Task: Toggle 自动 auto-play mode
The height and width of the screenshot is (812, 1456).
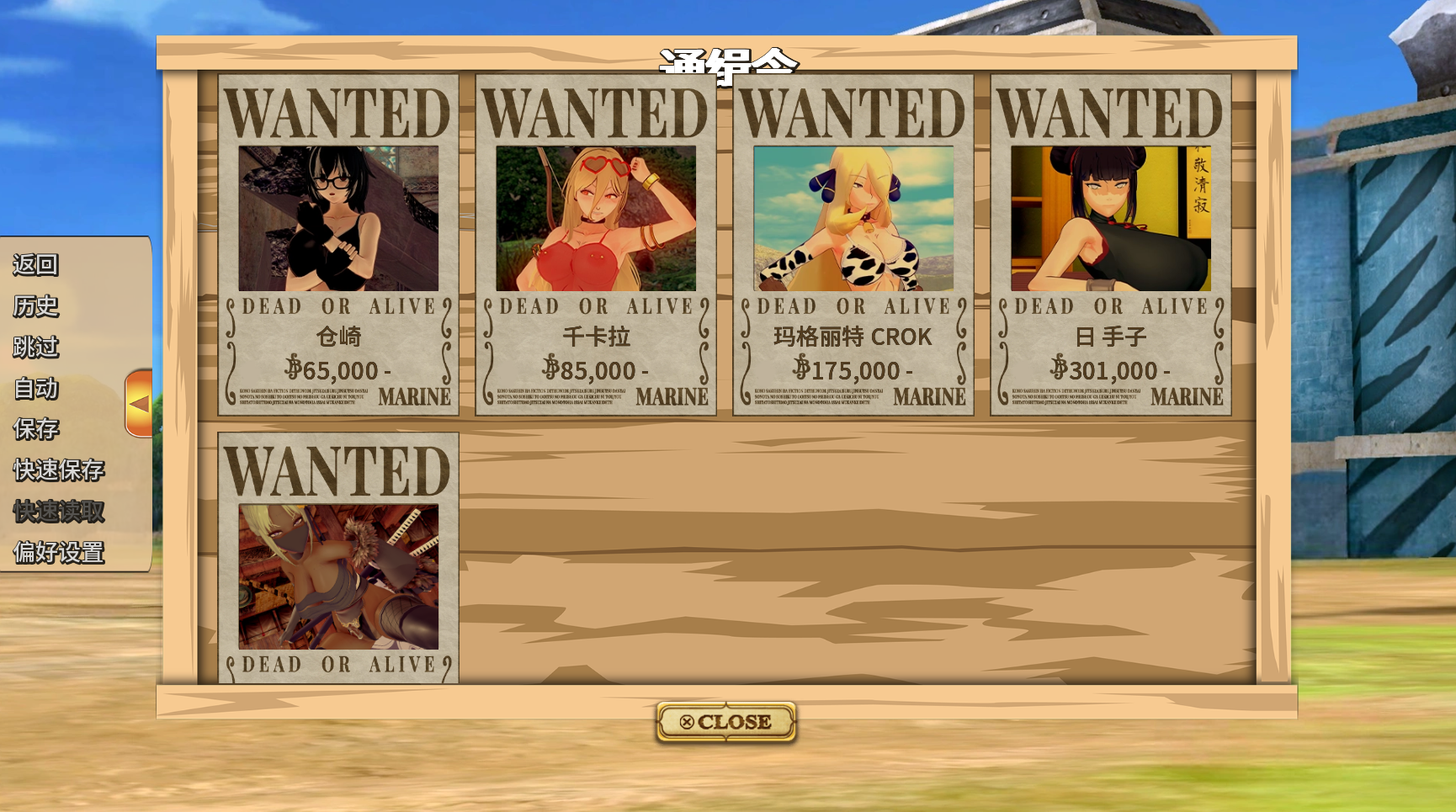Action: [x=35, y=388]
